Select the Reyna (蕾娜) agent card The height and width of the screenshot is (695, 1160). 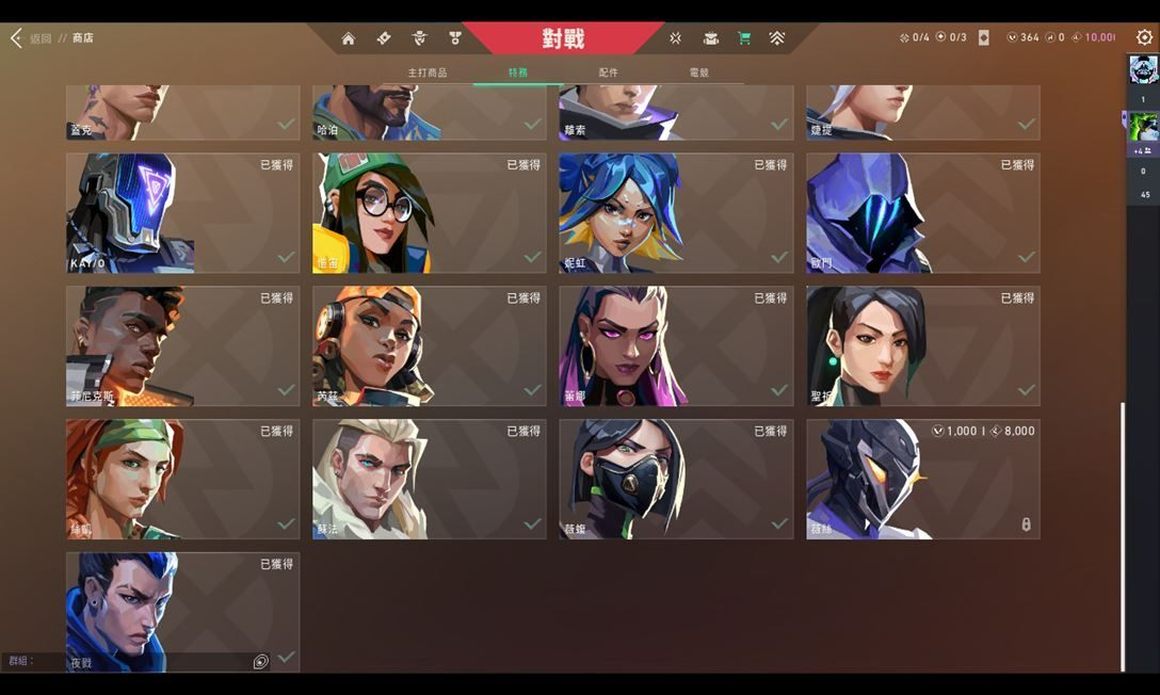[676, 346]
